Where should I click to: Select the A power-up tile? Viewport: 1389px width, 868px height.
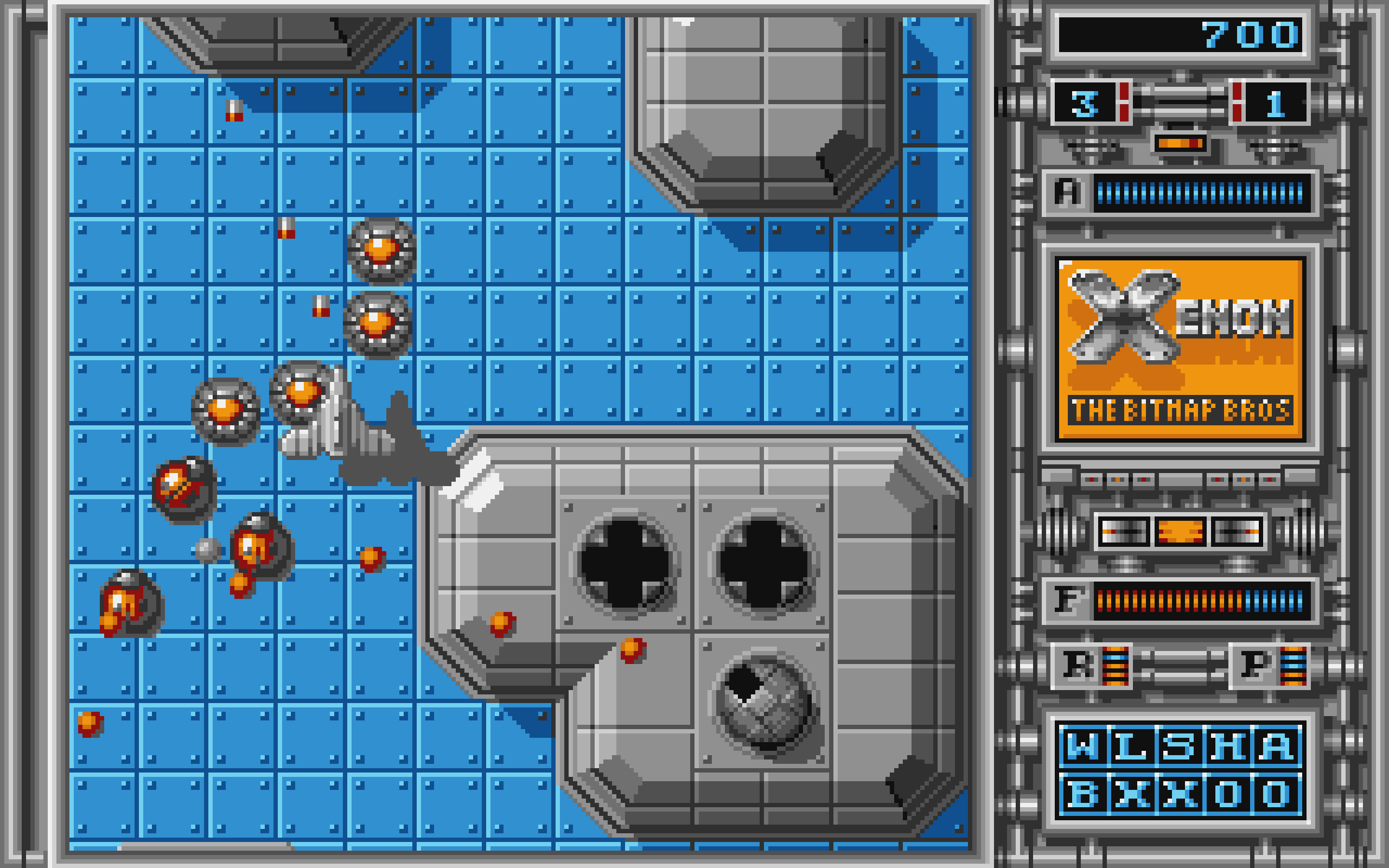click(1277, 746)
